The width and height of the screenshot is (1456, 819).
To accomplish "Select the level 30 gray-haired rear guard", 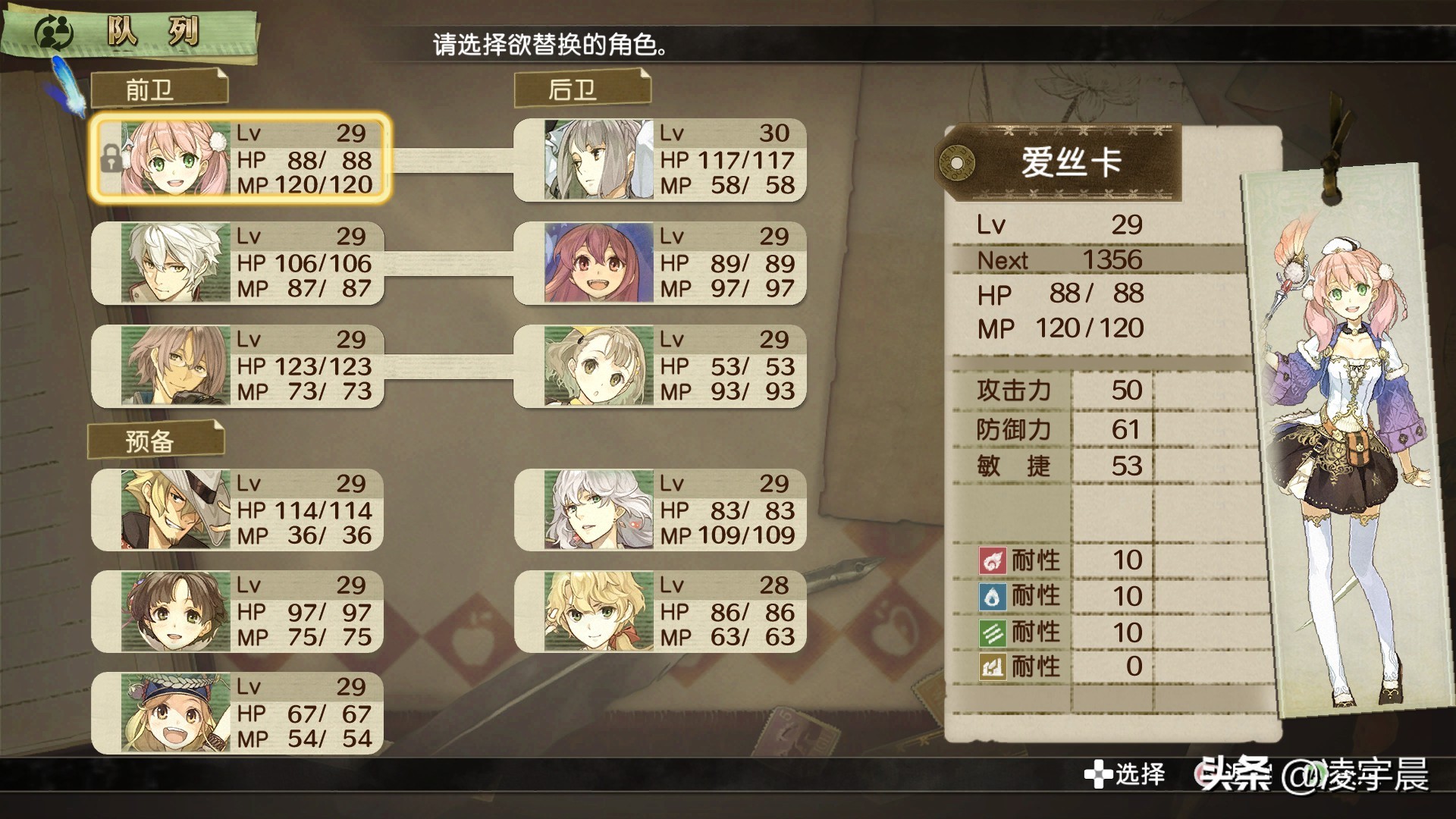I will (x=661, y=160).
